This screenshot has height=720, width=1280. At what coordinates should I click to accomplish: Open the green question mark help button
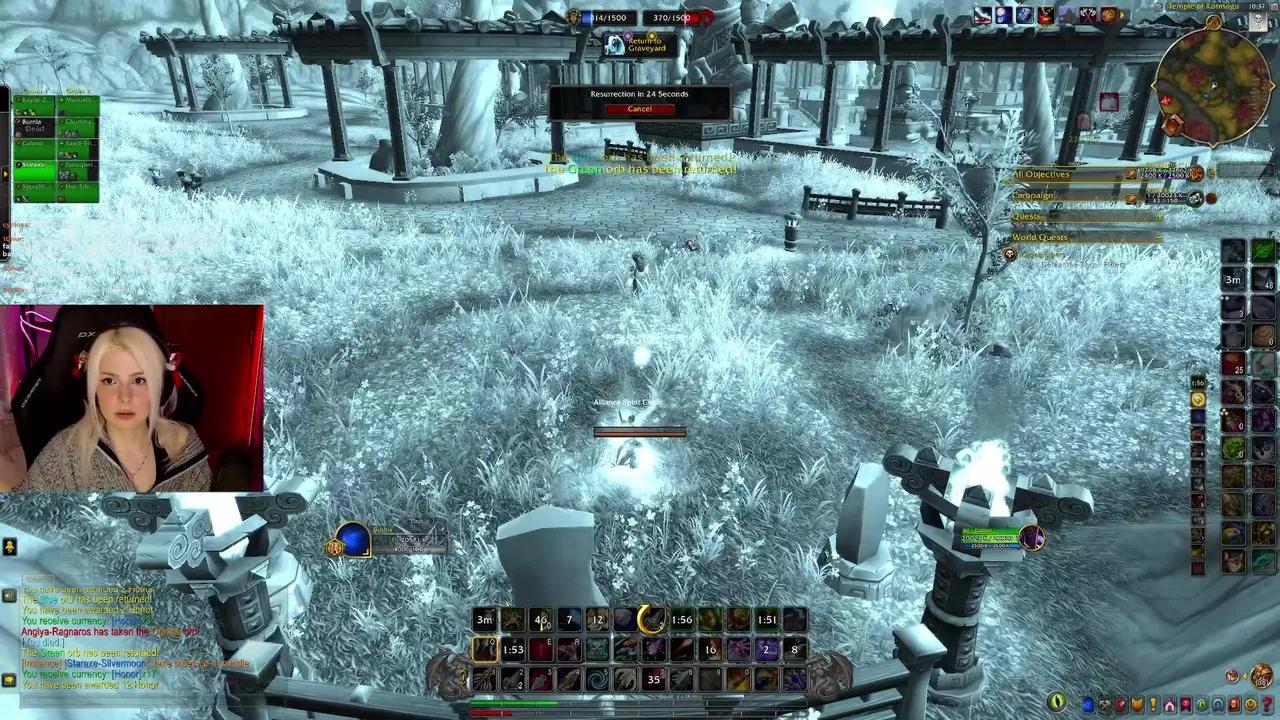click(1267, 705)
